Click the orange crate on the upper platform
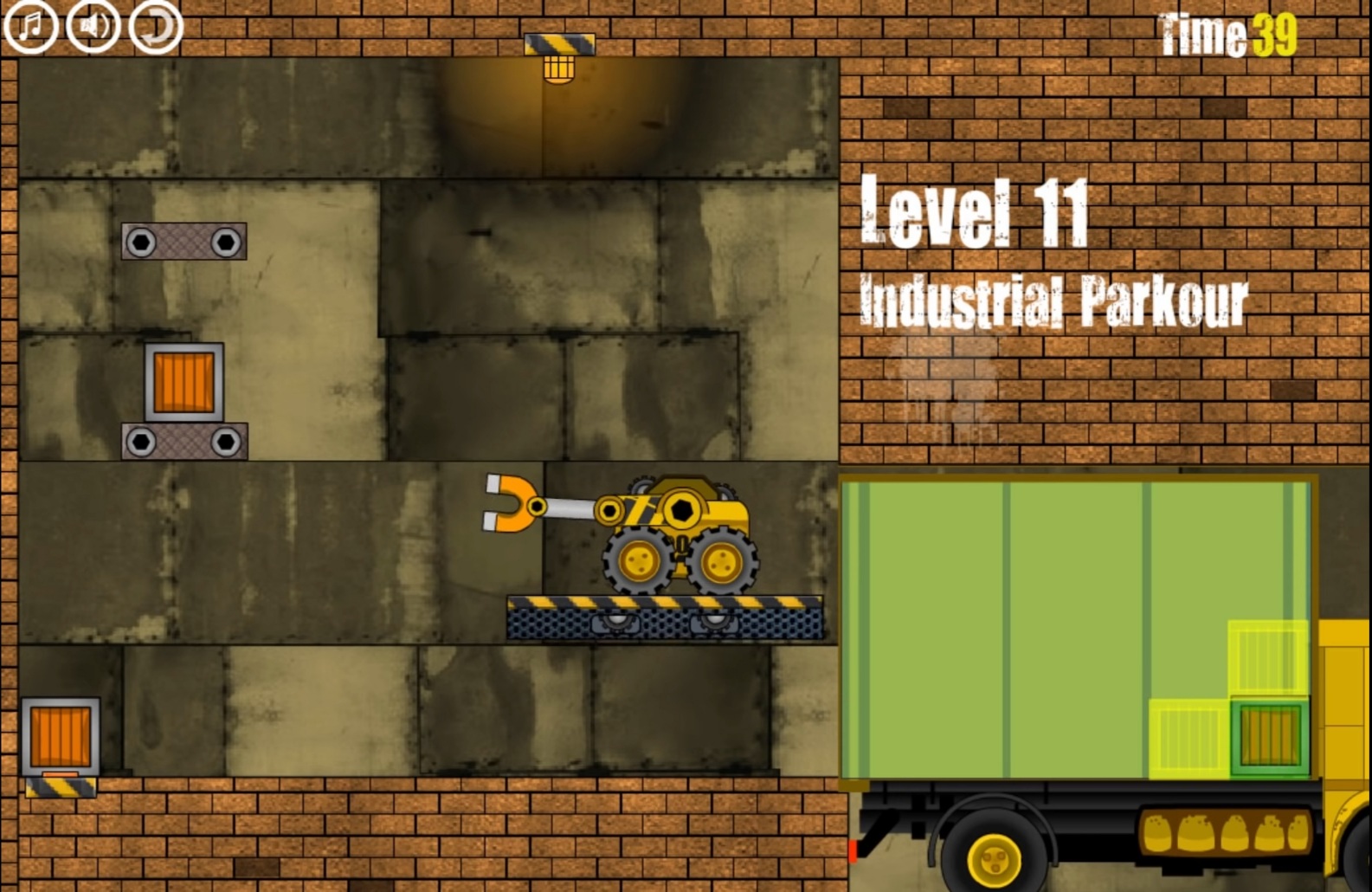This screenshot has height=892, width=1372. 184,382
